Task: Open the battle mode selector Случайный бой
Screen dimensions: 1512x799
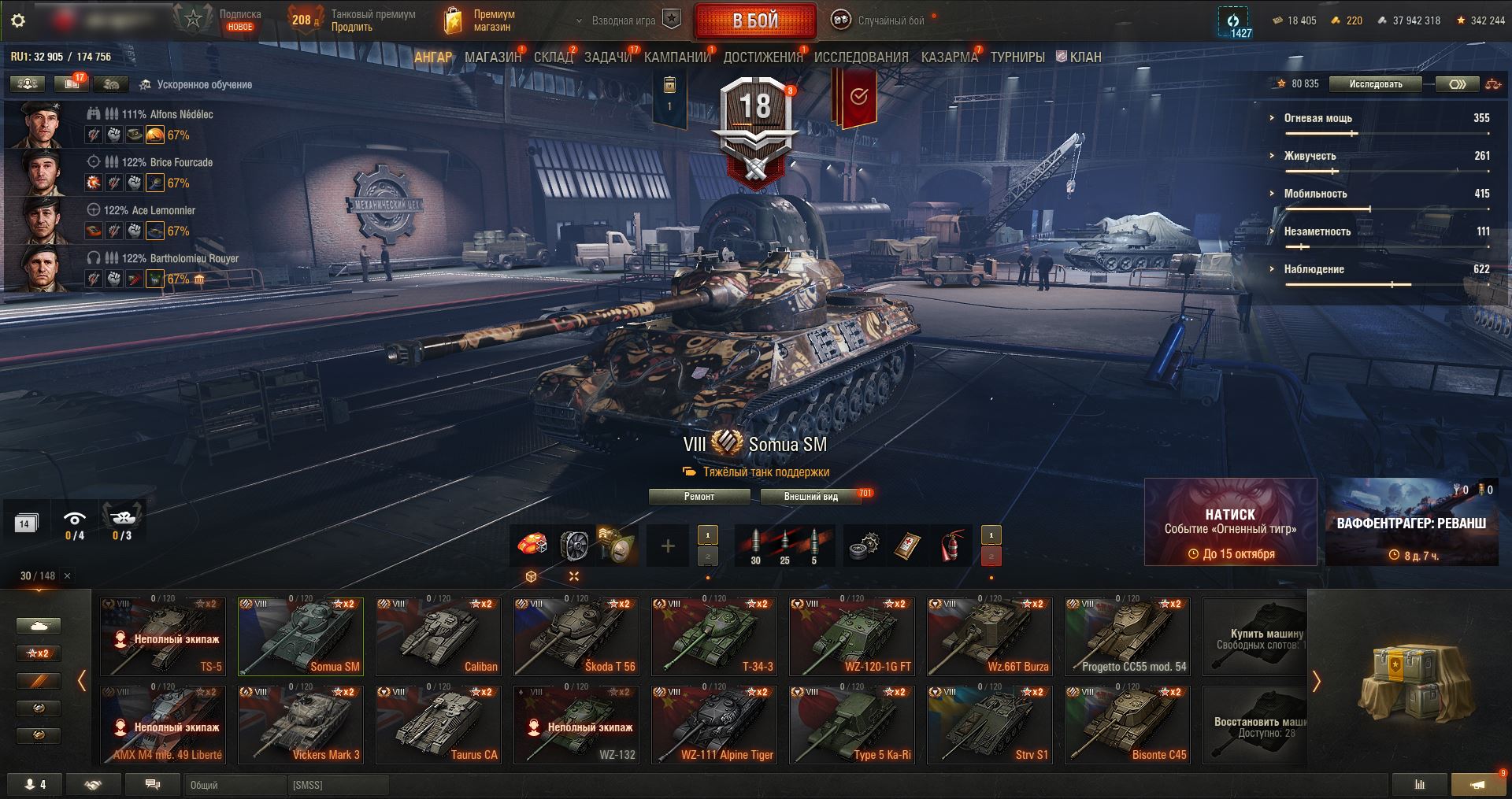Action: (x=880, y=21)
